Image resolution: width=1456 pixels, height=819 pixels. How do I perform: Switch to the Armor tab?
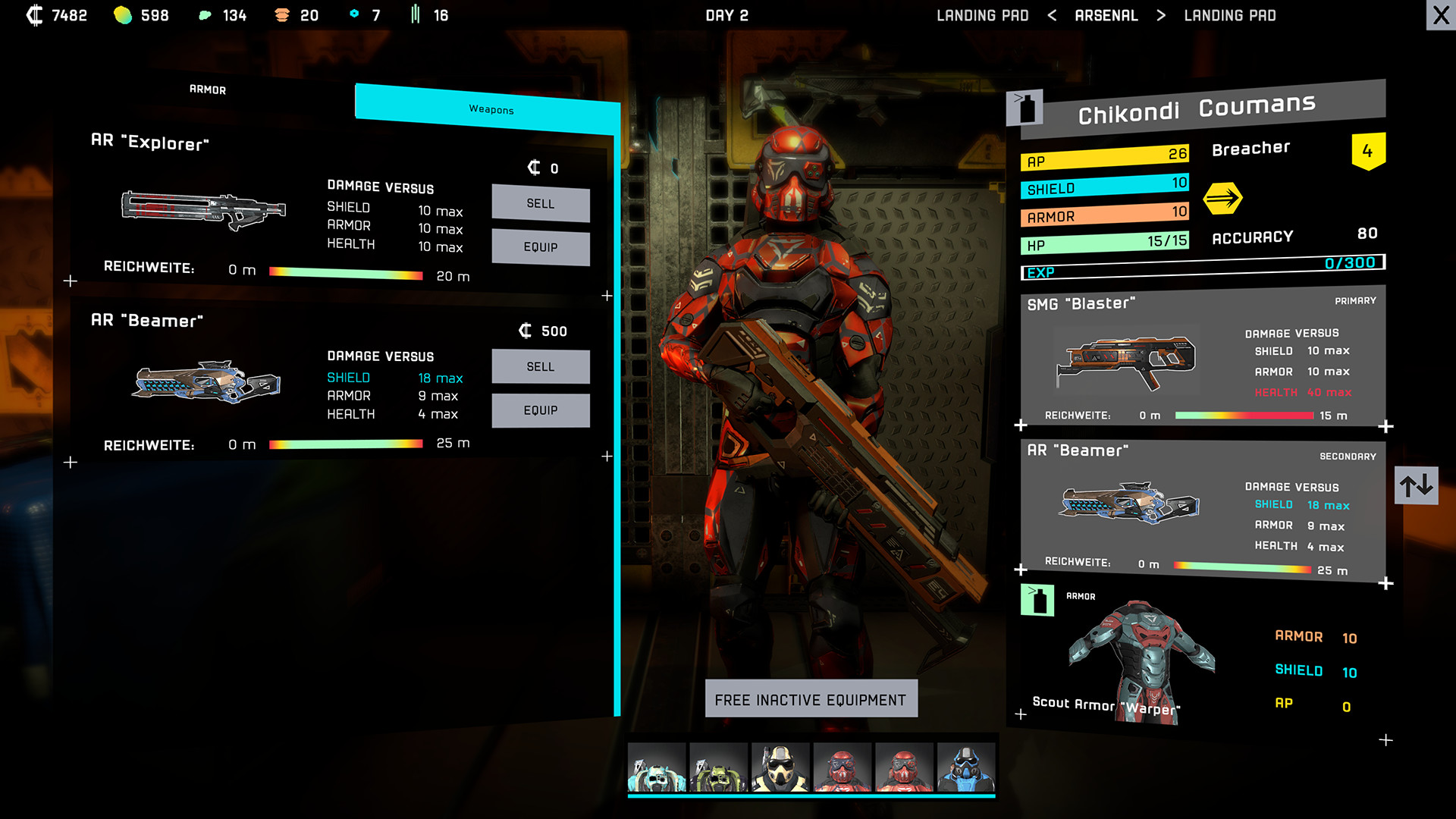tap(208, 89)
